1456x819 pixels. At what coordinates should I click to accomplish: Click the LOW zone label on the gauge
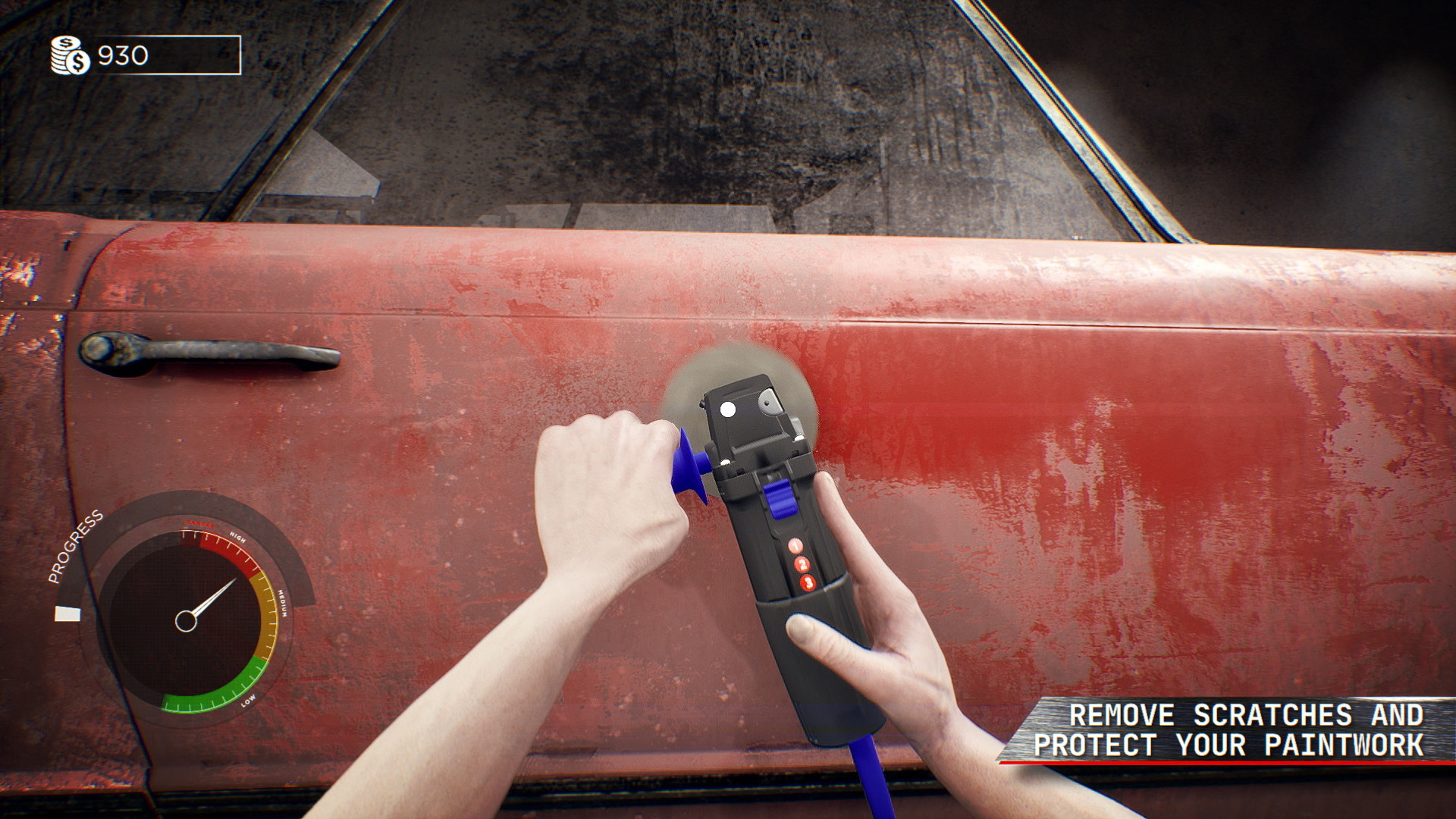[x=248, y=701]
